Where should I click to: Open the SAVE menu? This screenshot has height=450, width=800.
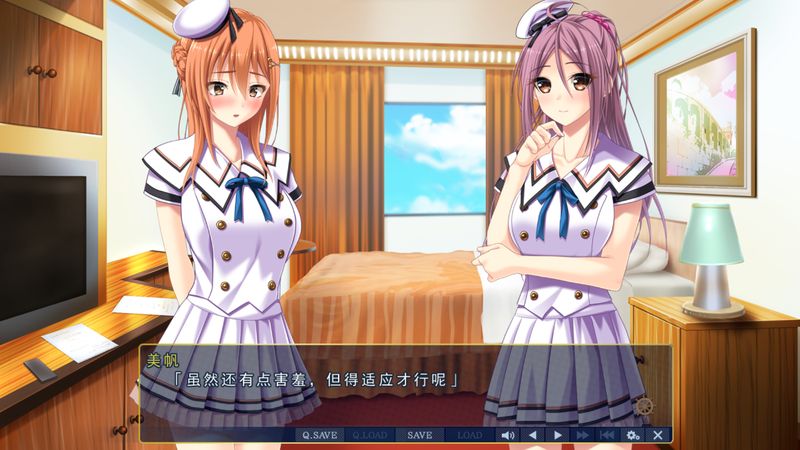click(420, 435)
